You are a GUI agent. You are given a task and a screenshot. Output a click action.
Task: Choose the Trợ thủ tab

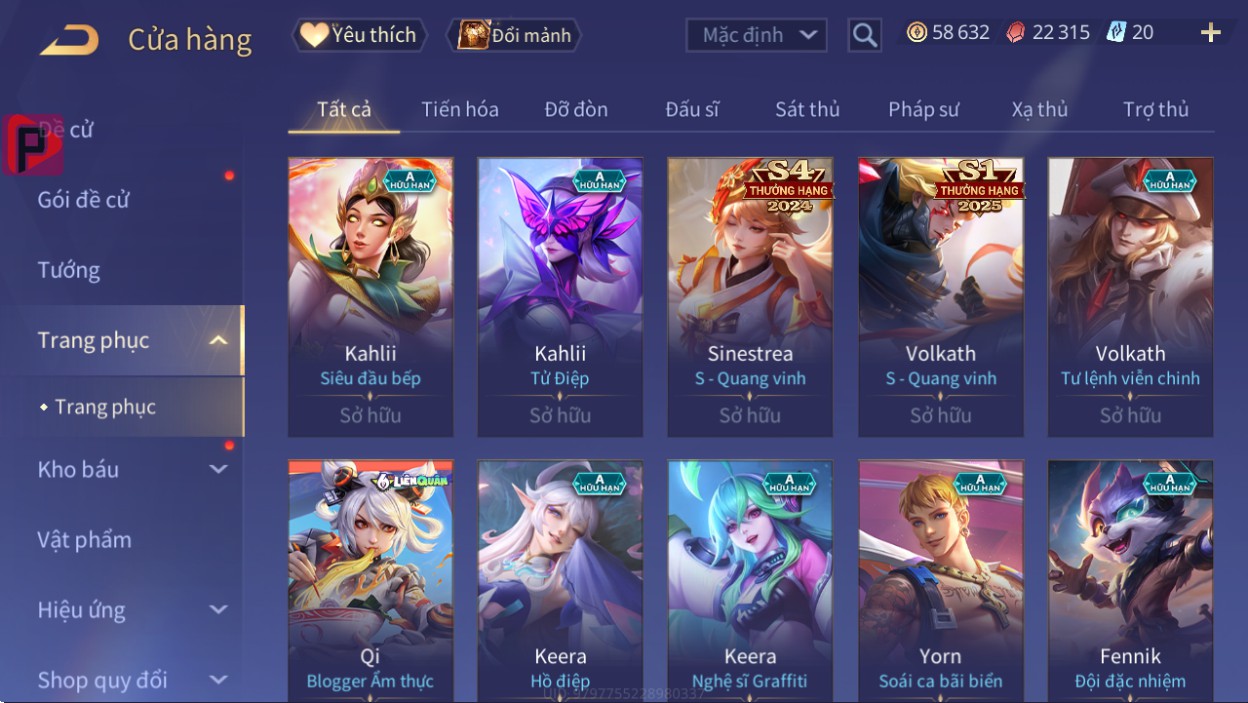click(x=1155, y=109)
